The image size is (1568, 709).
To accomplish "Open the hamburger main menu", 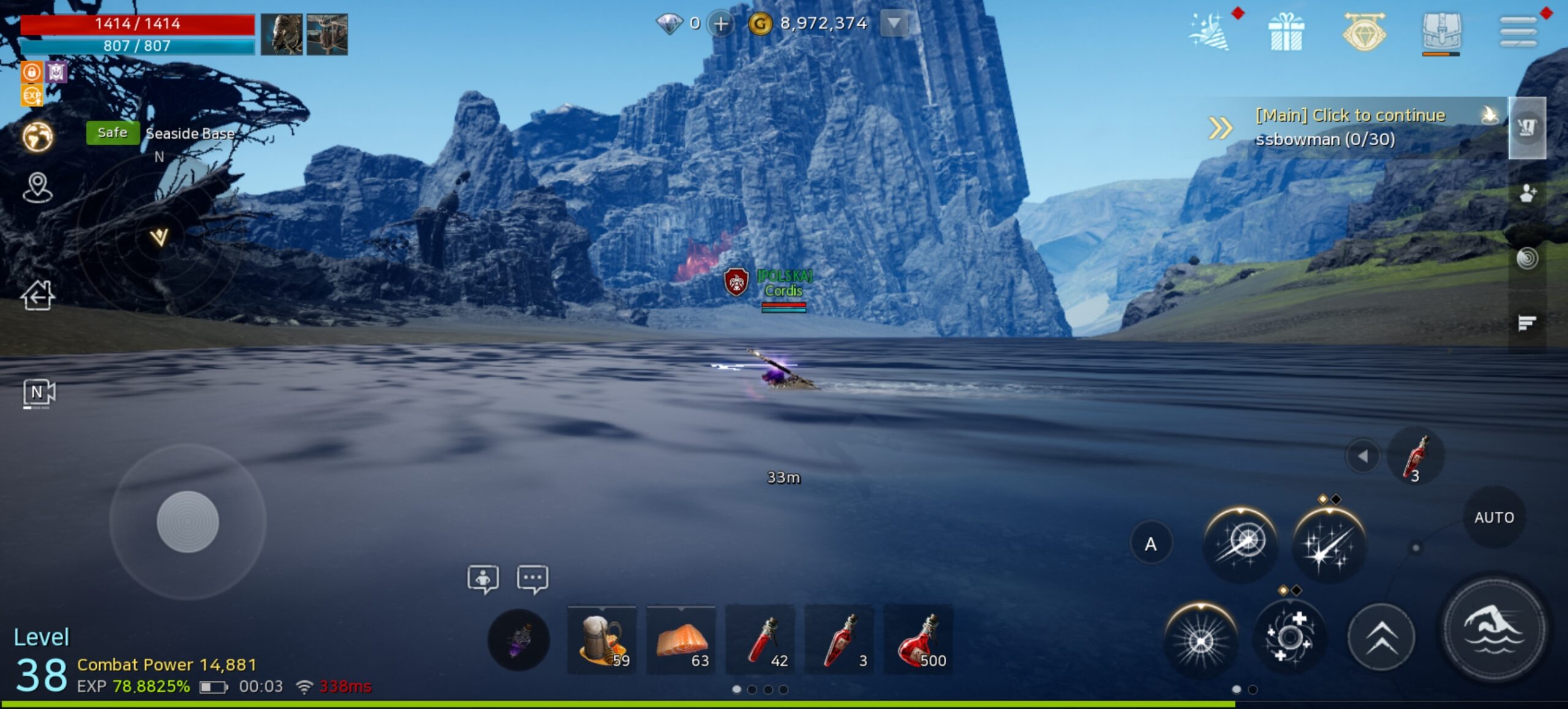I will pos(1518,32).
